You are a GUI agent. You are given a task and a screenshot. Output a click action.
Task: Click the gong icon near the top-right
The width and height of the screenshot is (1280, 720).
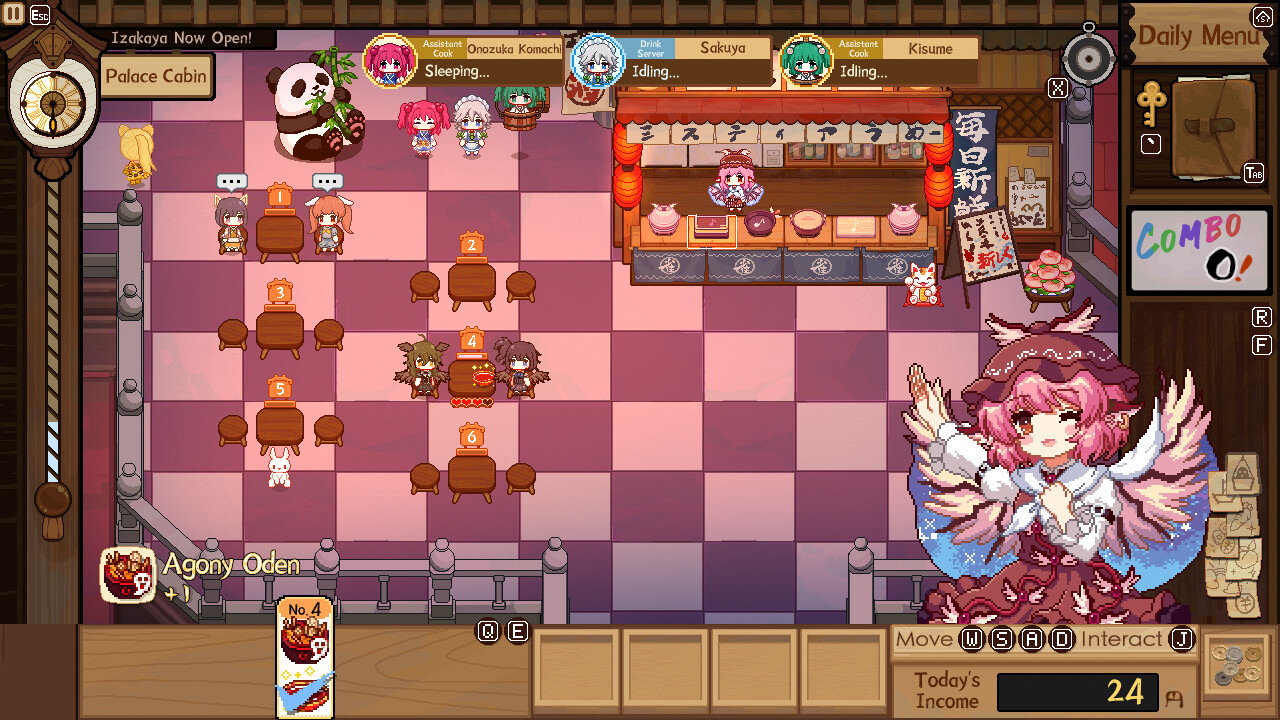(1089, 57)
